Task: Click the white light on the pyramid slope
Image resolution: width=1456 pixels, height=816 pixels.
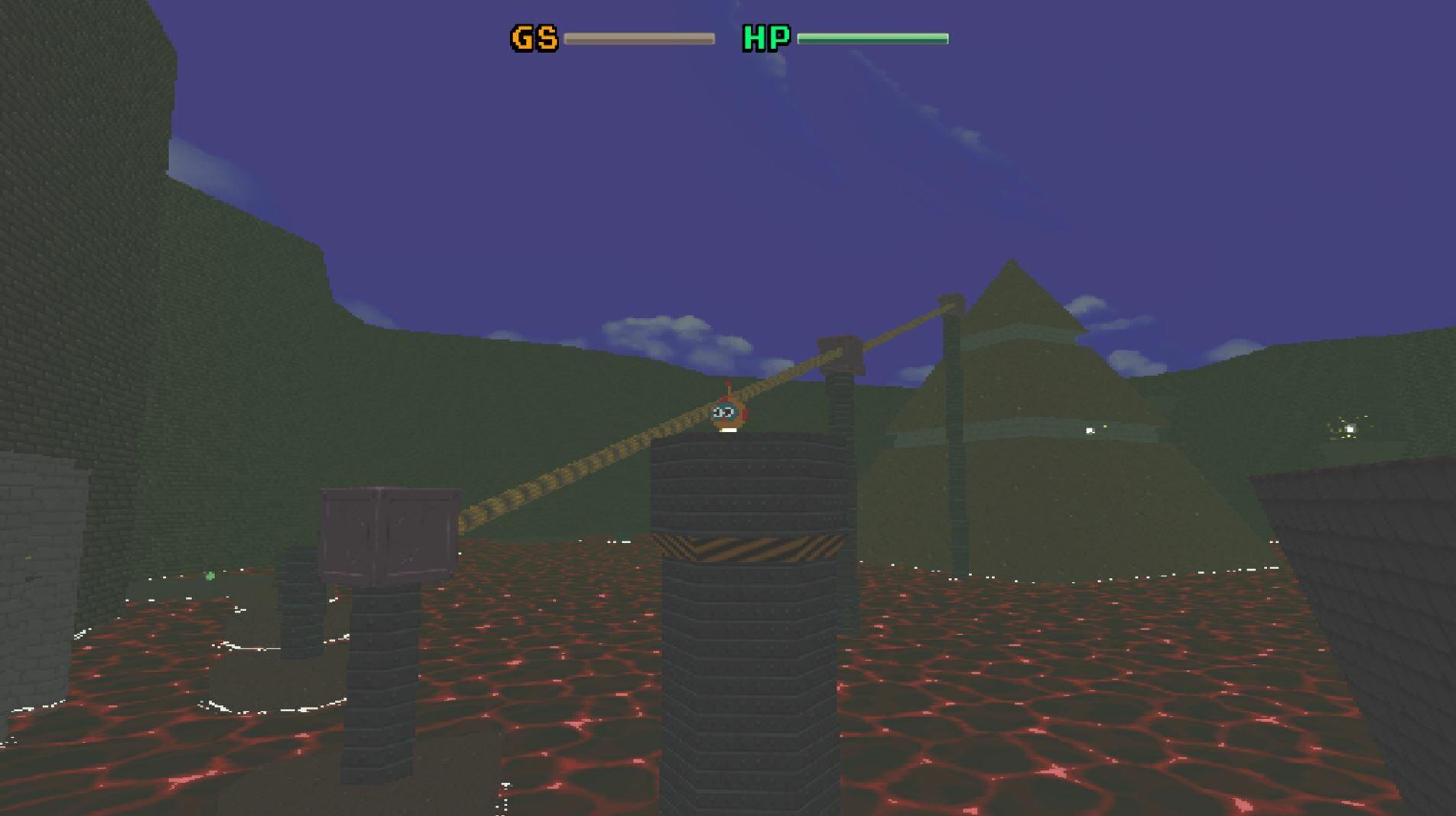Action: [x=1089, y=429]
